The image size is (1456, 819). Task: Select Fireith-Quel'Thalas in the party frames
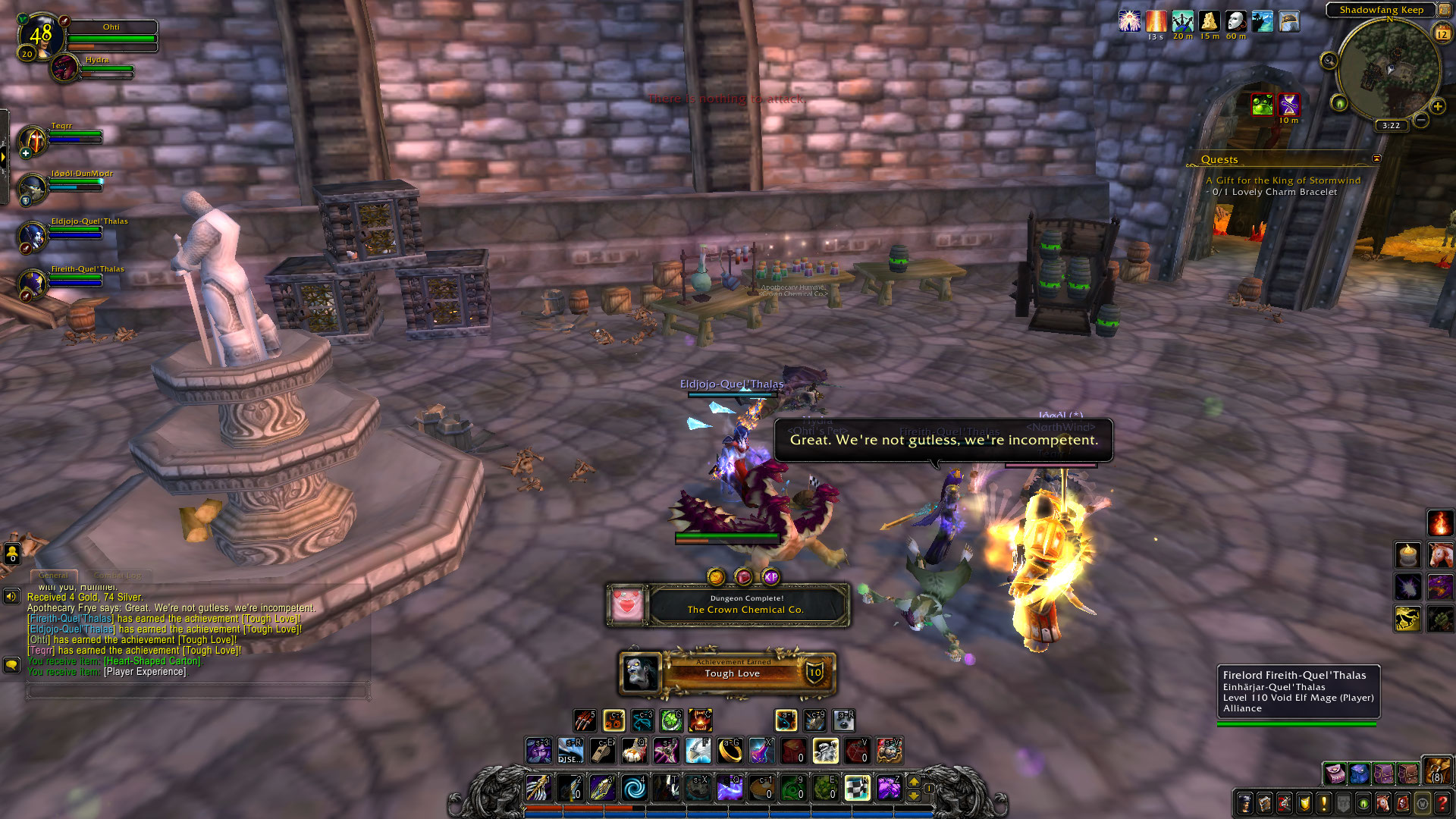pyautogui.click(x=33, y=284)
